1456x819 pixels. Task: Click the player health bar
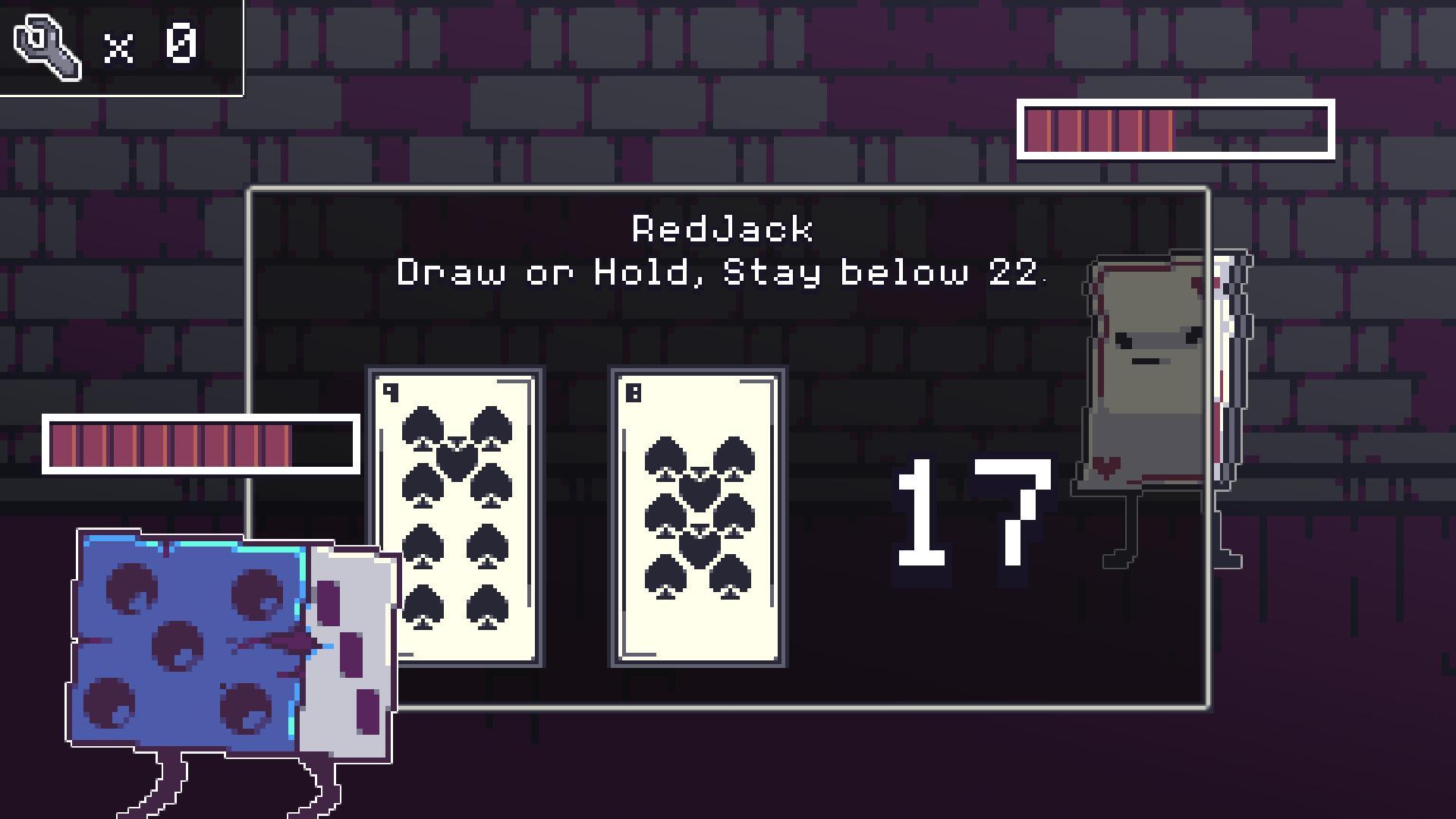point(201,444)
